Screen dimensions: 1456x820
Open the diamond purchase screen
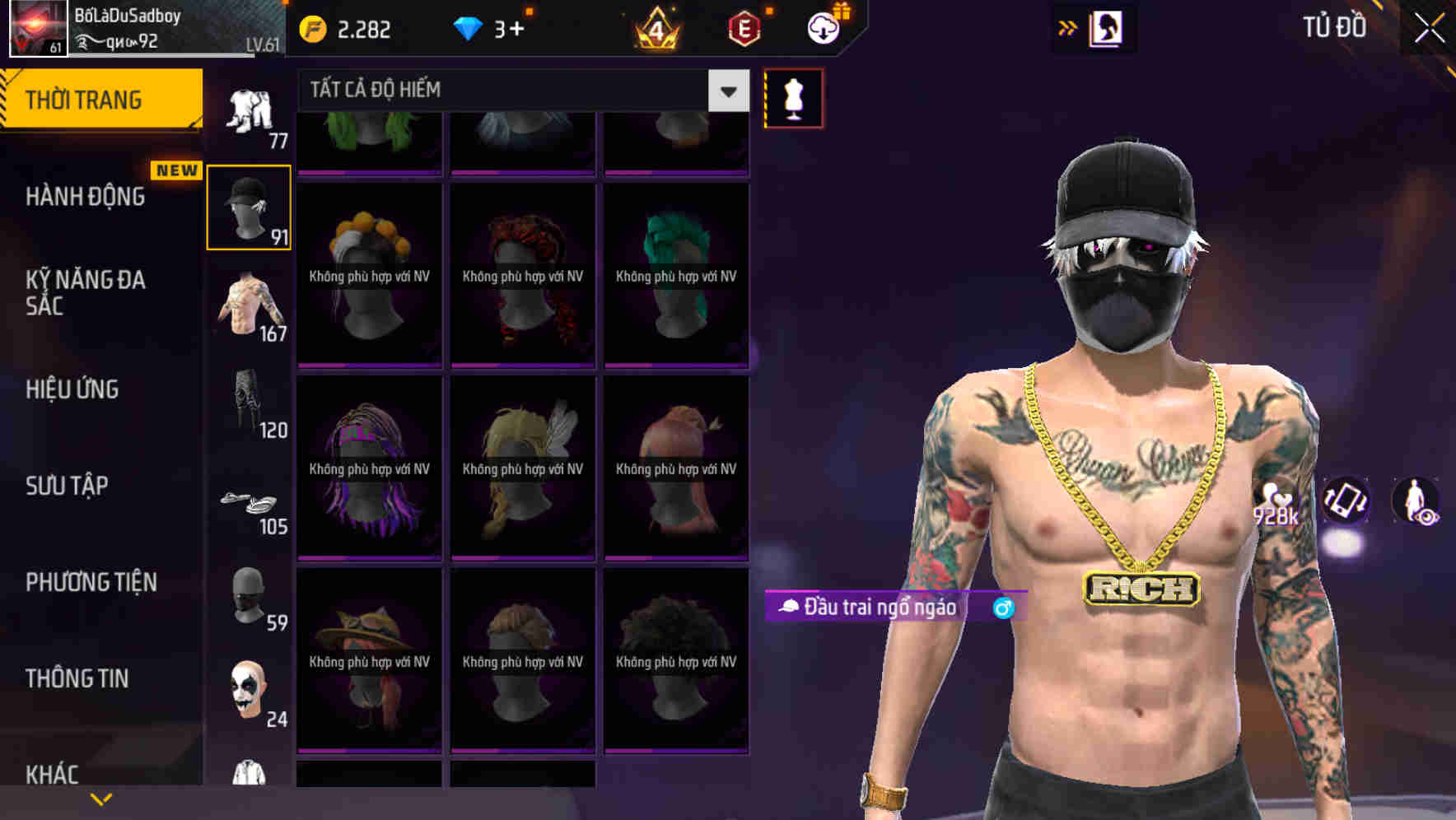[x=469, y=27]
